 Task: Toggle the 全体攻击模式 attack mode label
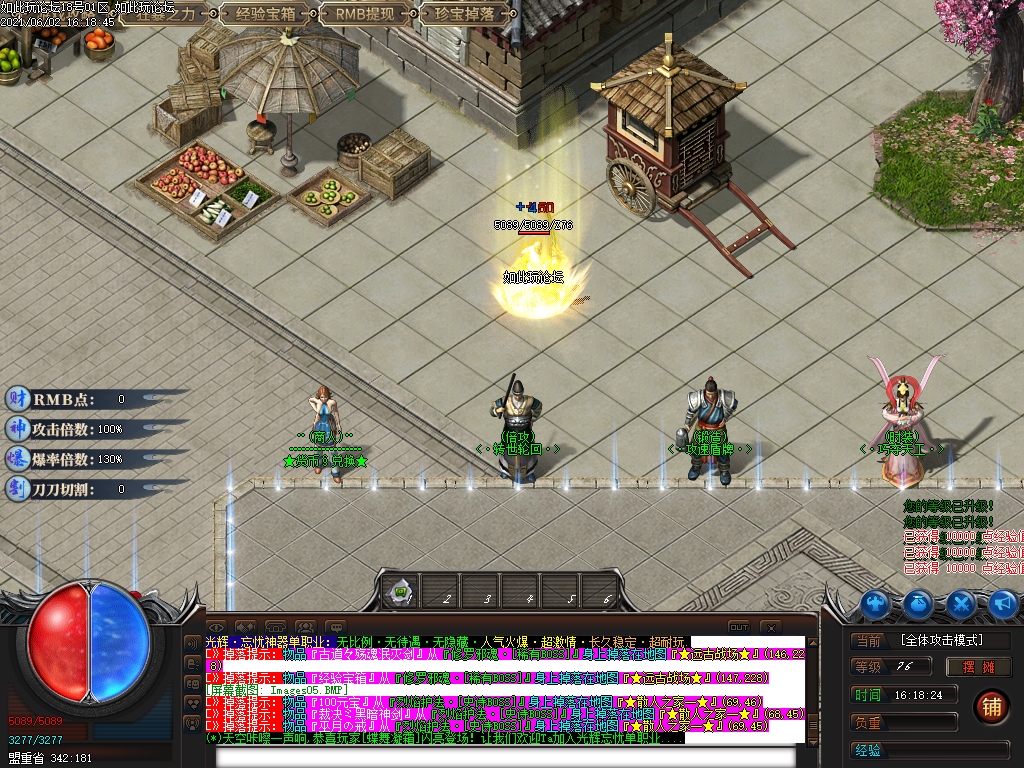pos(940,640)
